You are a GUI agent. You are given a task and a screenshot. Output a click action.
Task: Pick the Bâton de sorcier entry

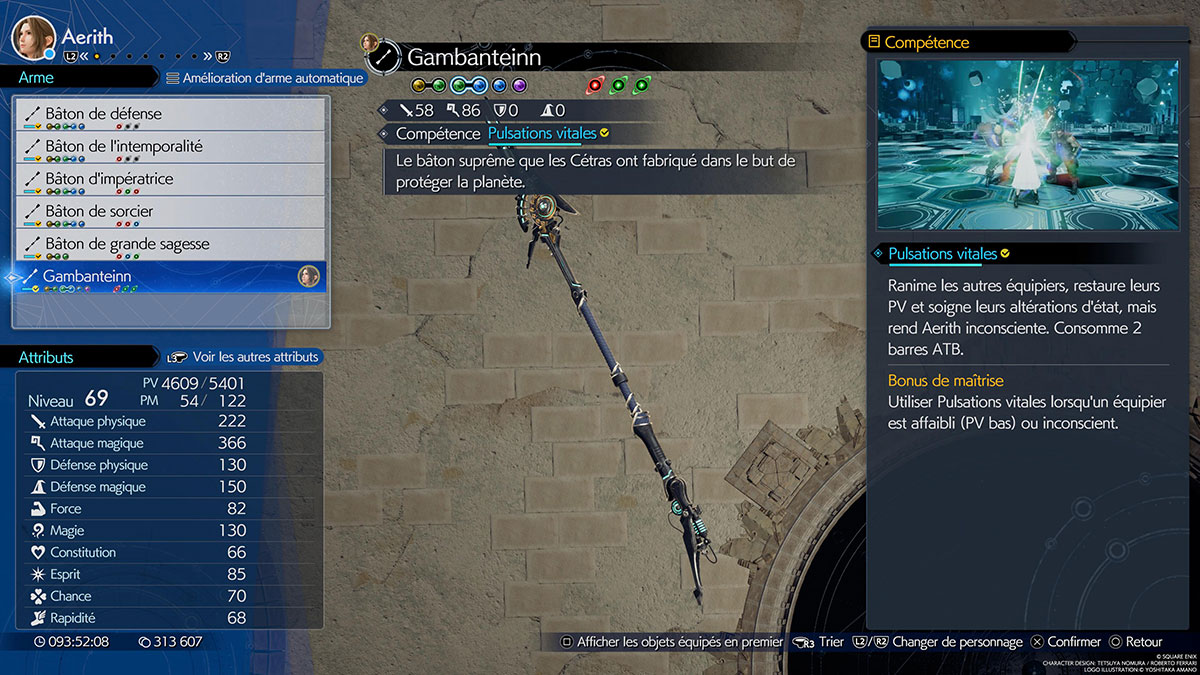pyautogui.click(x=170, y=212)
